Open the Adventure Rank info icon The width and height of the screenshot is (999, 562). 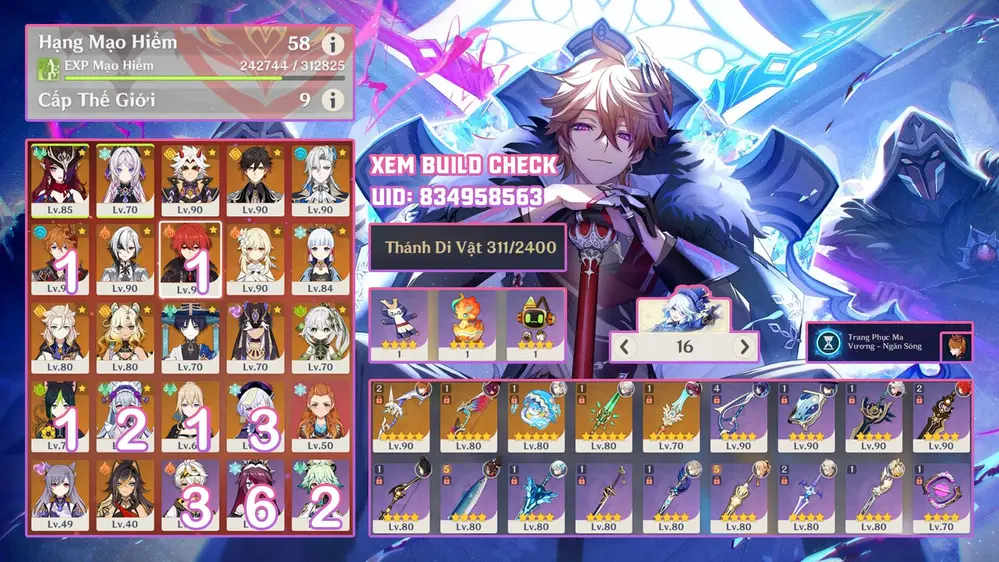click(332, 45)
